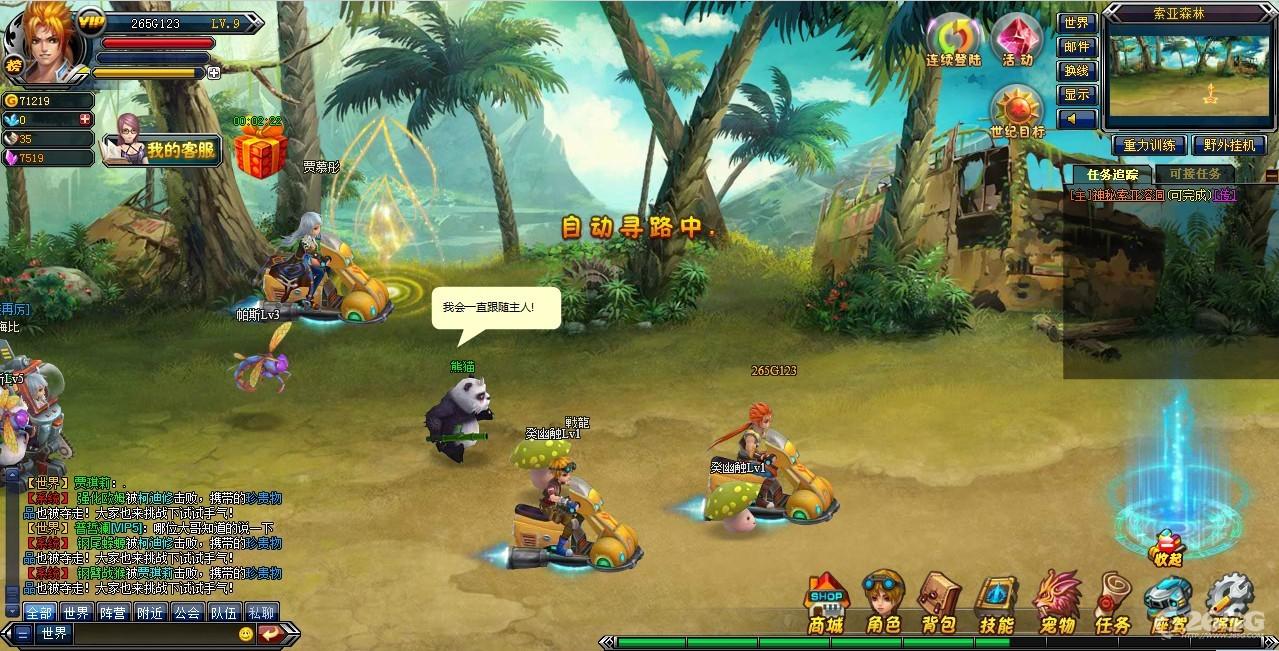Open the 座驾 mount menu
Viewport: 1279px width, 651px height.
click(1168, 603)
